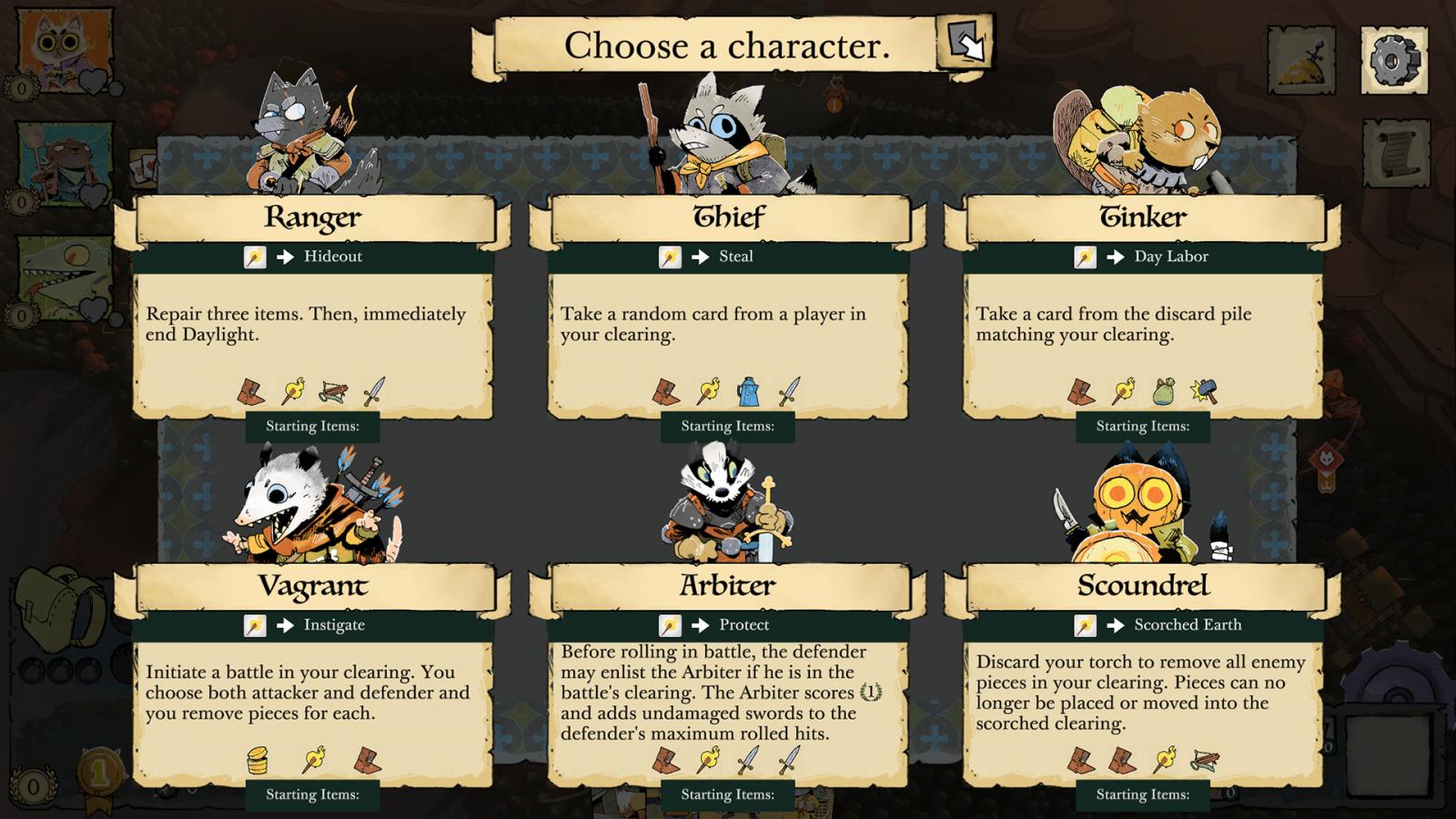Screen dimensions: 1456x819
Task: Click the green lizard player portrait
Action: click(66, 278)
